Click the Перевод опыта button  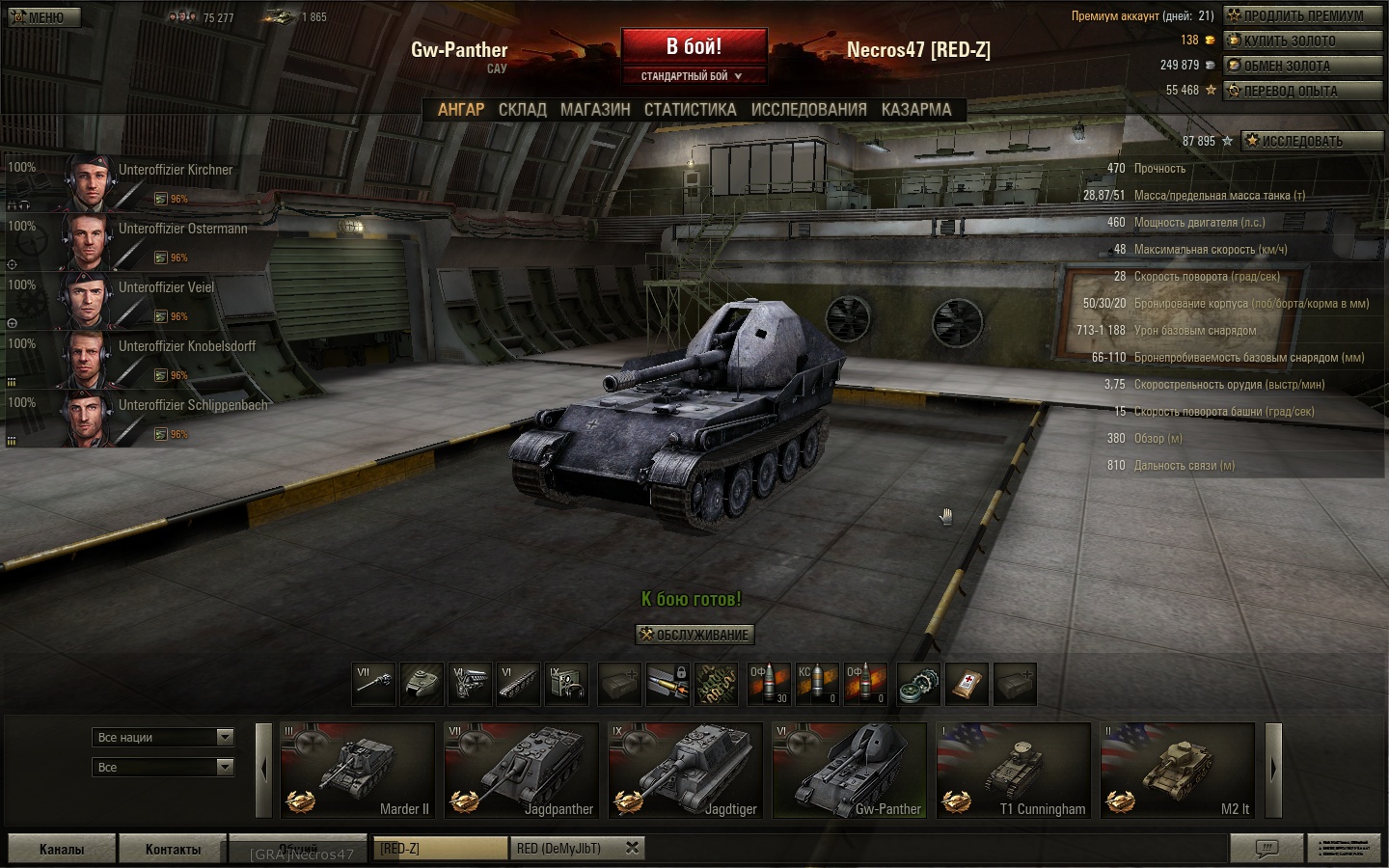coord(1302,91)
